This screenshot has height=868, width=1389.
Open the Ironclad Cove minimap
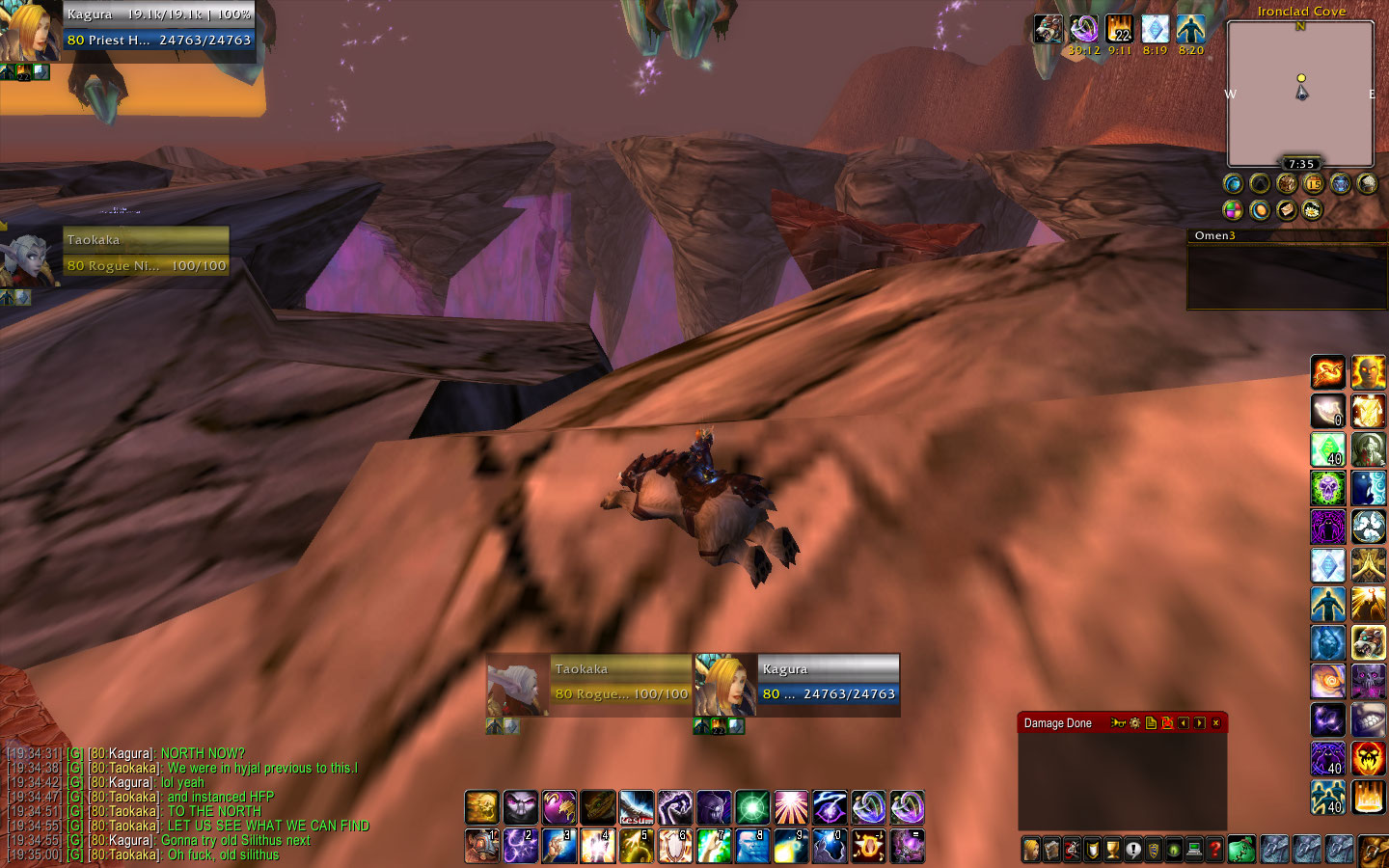[x=1300, y=94]
